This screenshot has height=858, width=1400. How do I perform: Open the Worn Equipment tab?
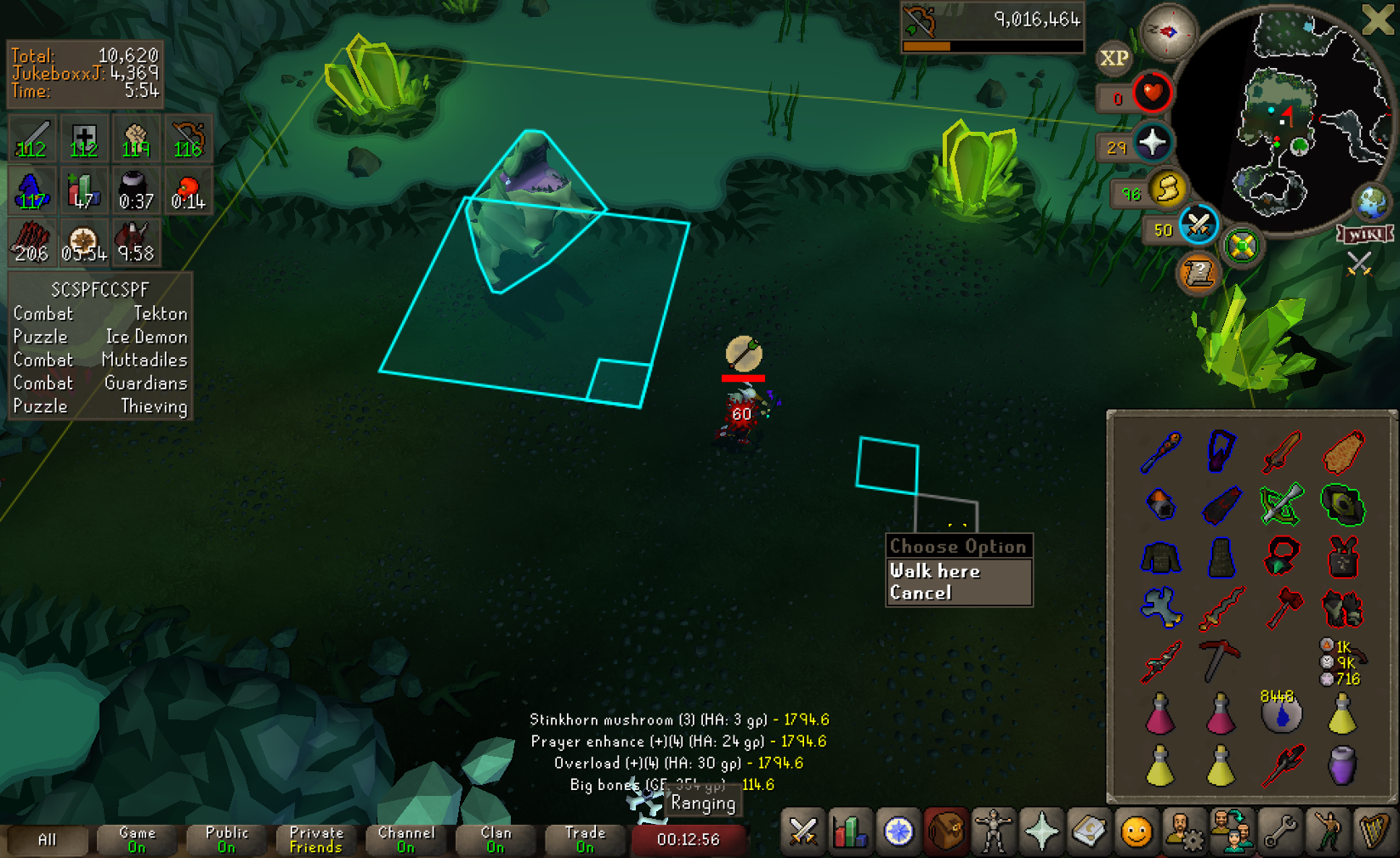coord(993,832)
